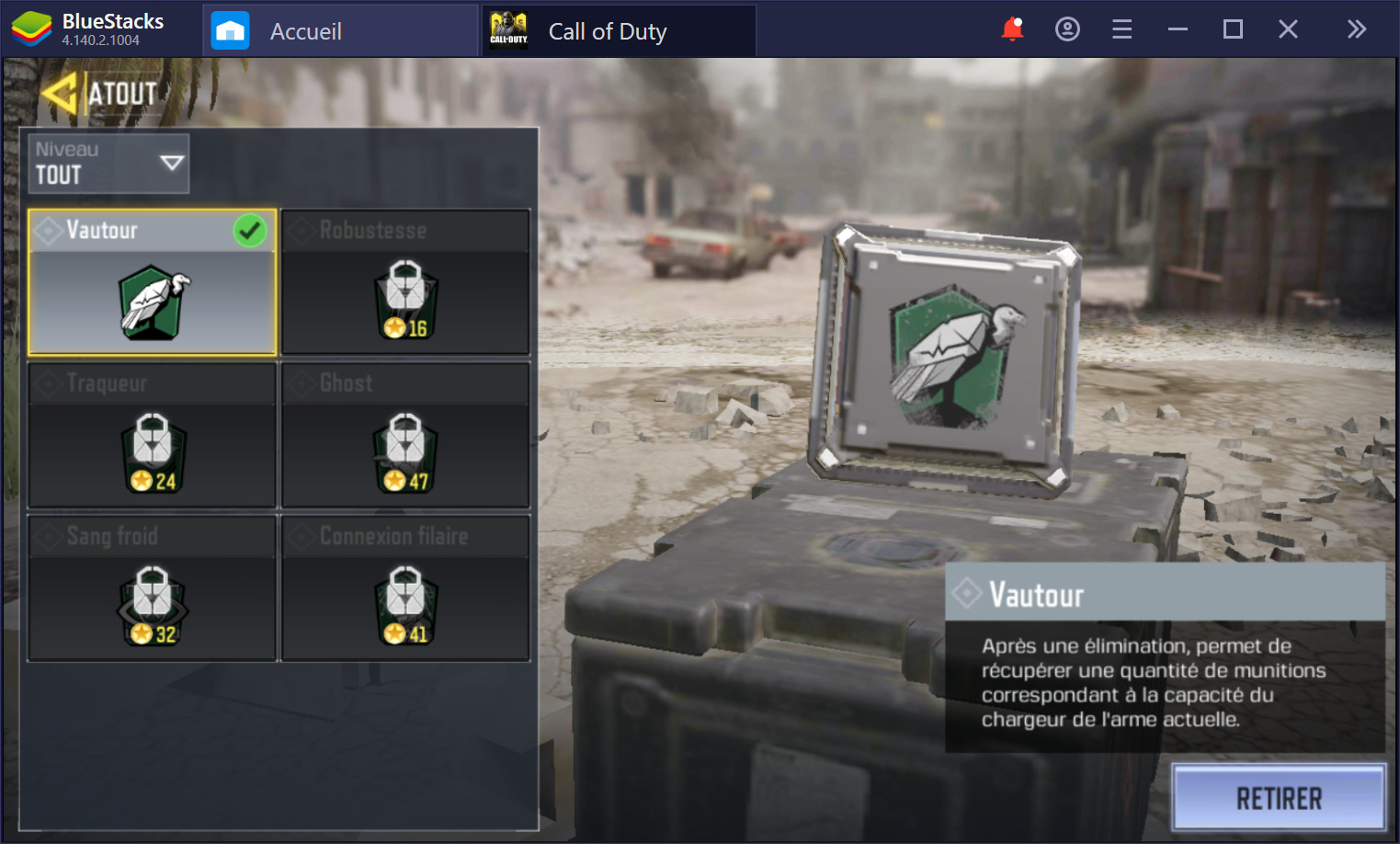Click the Vautour 3D emblem preview

tap(947, 359)
